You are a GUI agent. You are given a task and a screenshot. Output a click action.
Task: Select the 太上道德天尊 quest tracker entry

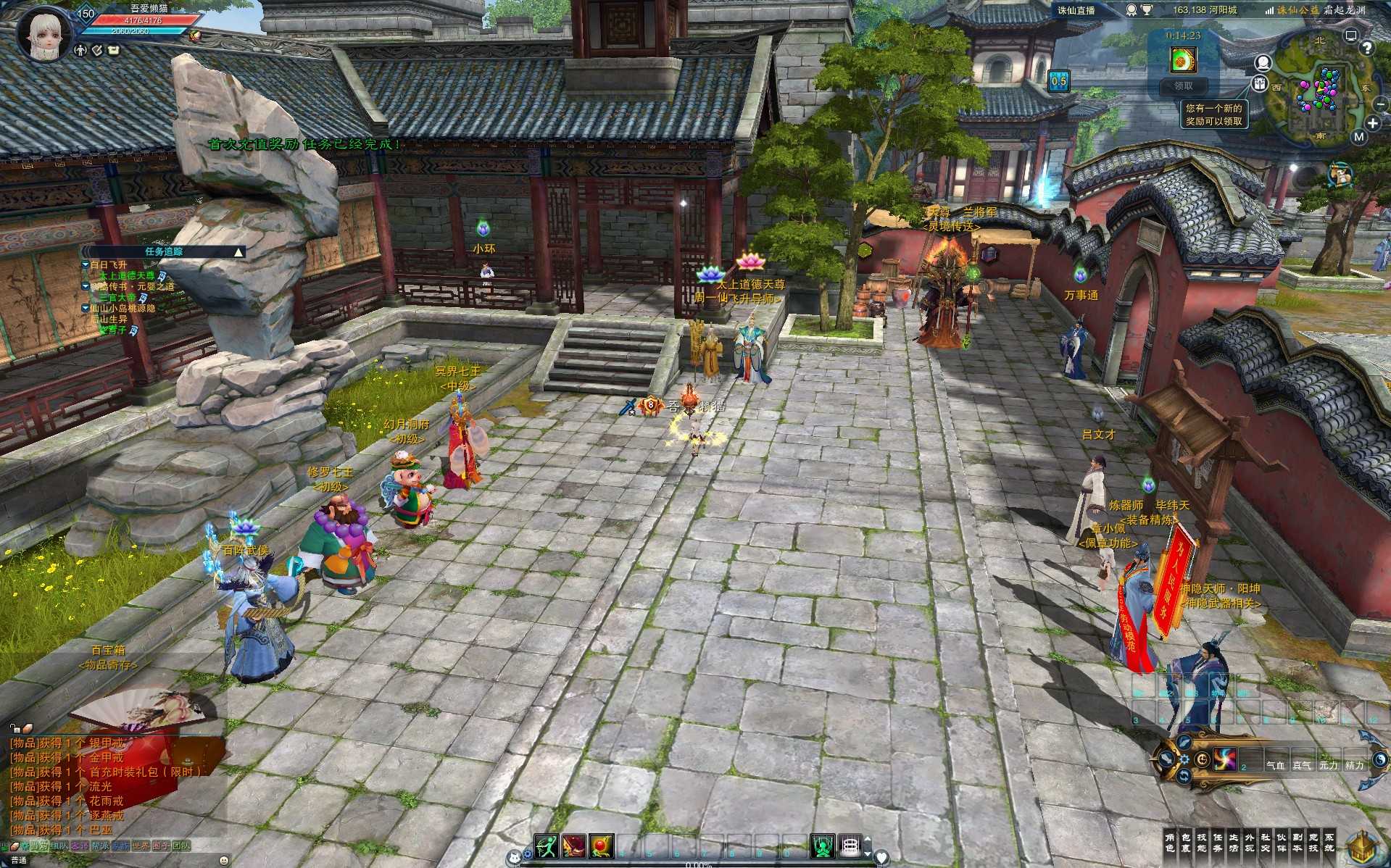tap(127, 276)
